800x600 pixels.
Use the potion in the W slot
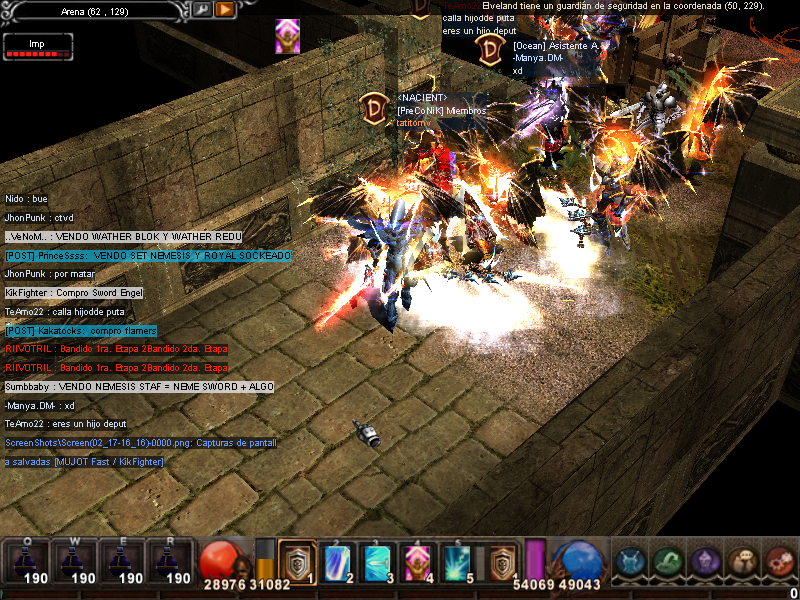[72, 562]
